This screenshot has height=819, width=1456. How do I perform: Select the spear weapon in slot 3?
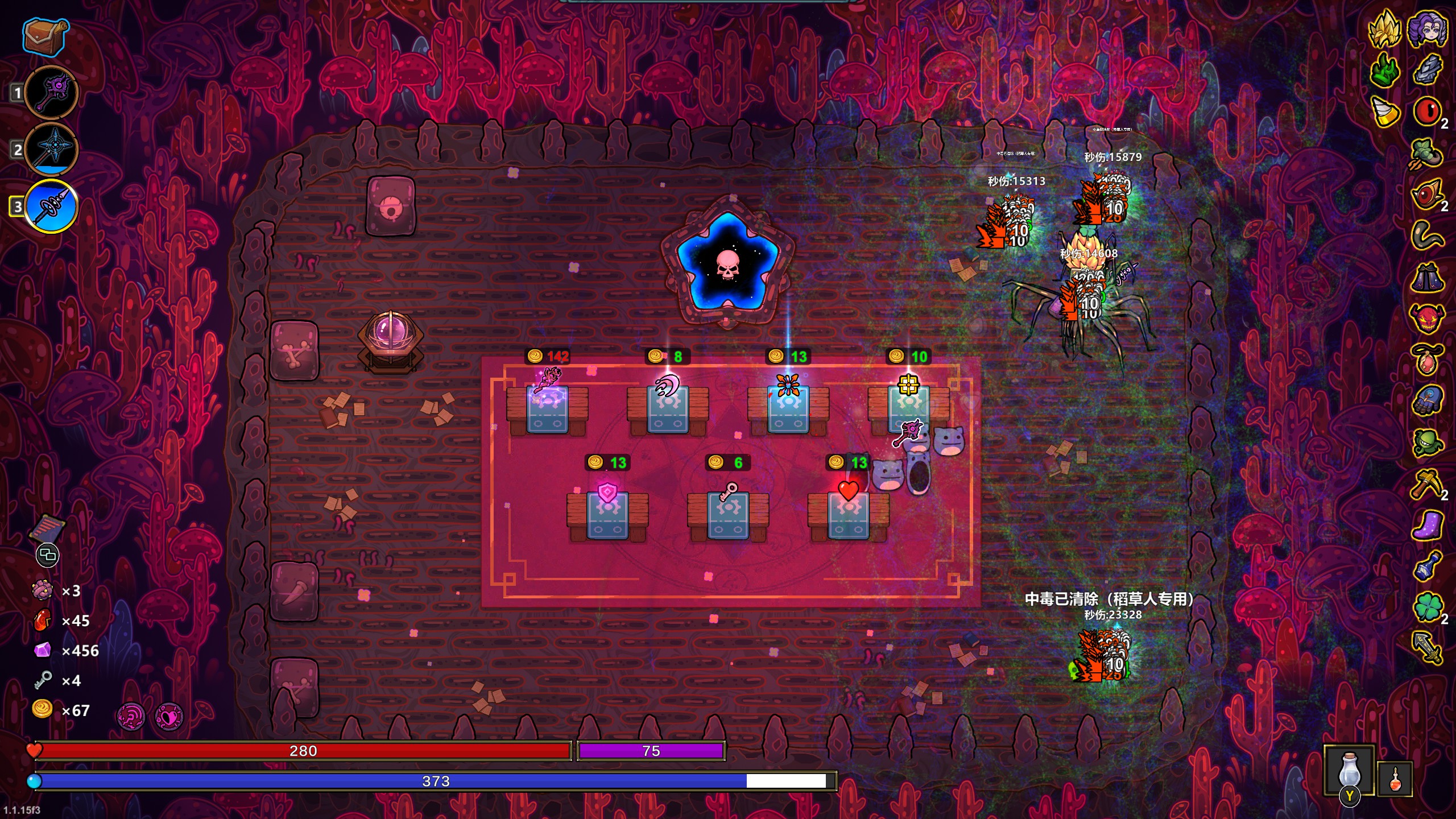click(x=52, y=206)
